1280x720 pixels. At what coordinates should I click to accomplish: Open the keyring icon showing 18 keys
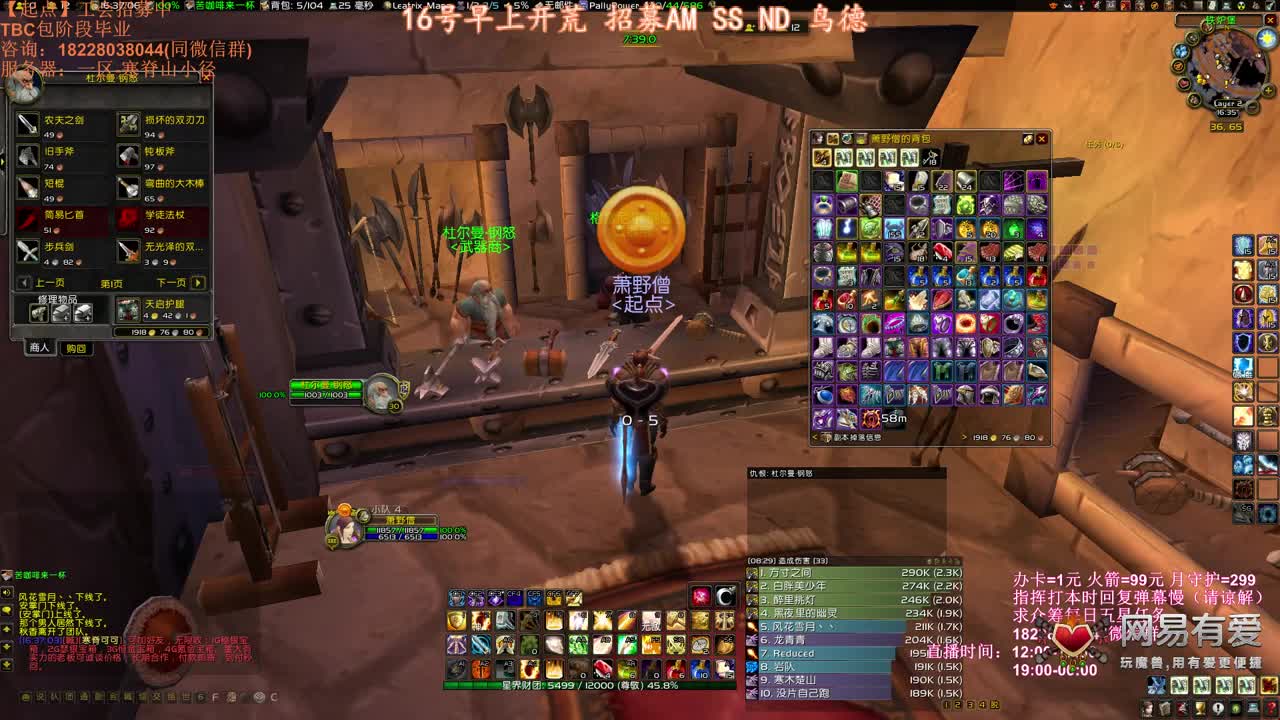coord(929,157)
